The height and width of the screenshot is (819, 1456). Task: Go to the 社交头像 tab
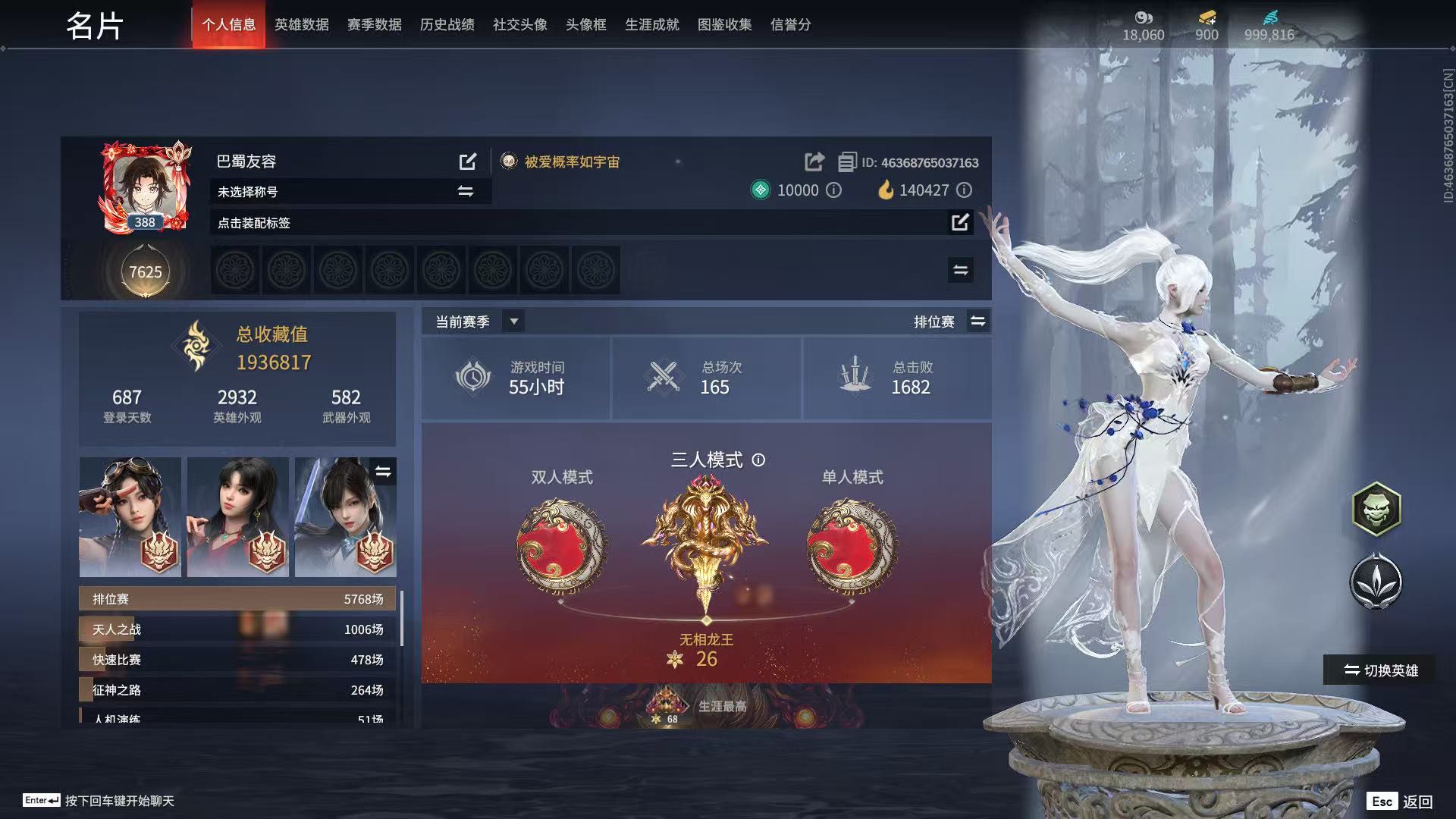pos(519,25)
